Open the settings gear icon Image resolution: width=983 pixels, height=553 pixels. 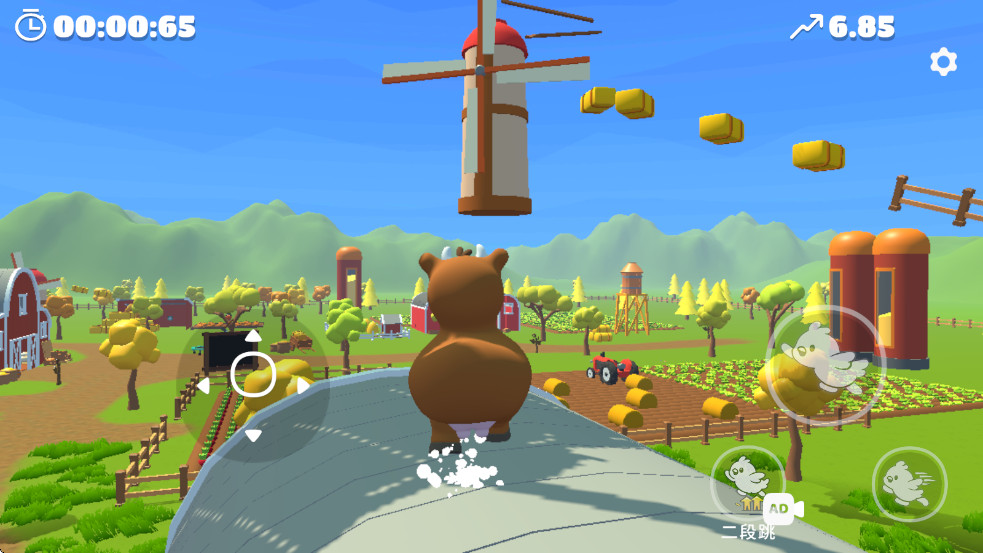[x=943, y=63]
